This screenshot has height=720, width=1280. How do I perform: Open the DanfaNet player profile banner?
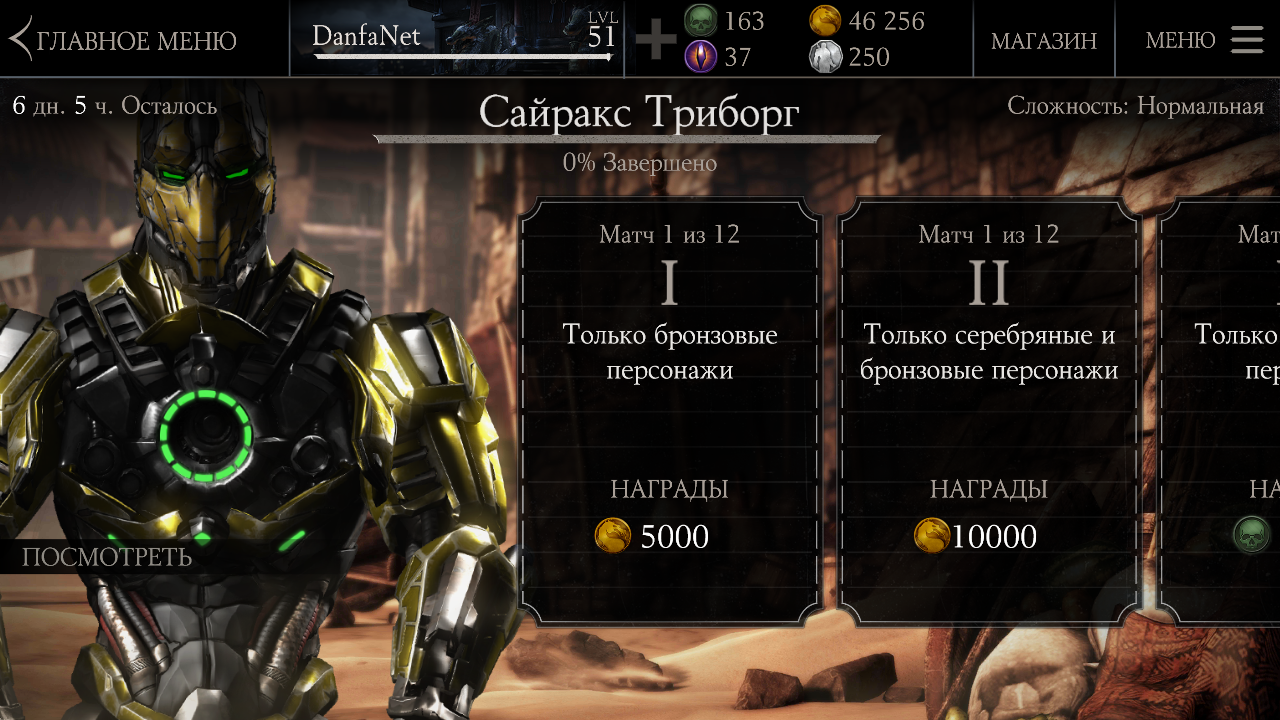coord(457,39)
